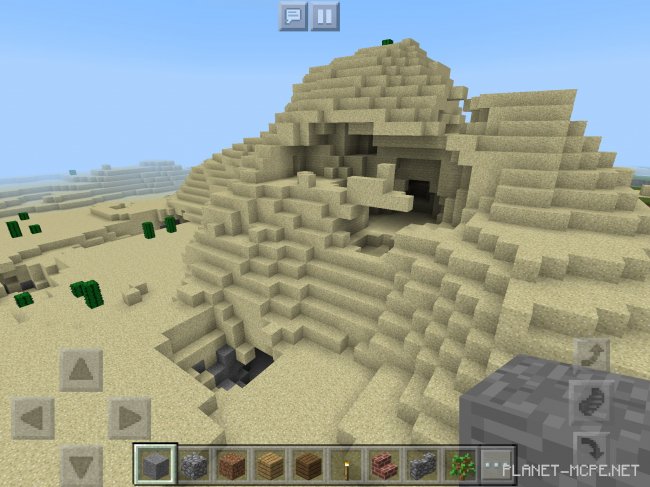
Task: Pick the cobblestone stairs slot
Action: [x=421, y=465]
